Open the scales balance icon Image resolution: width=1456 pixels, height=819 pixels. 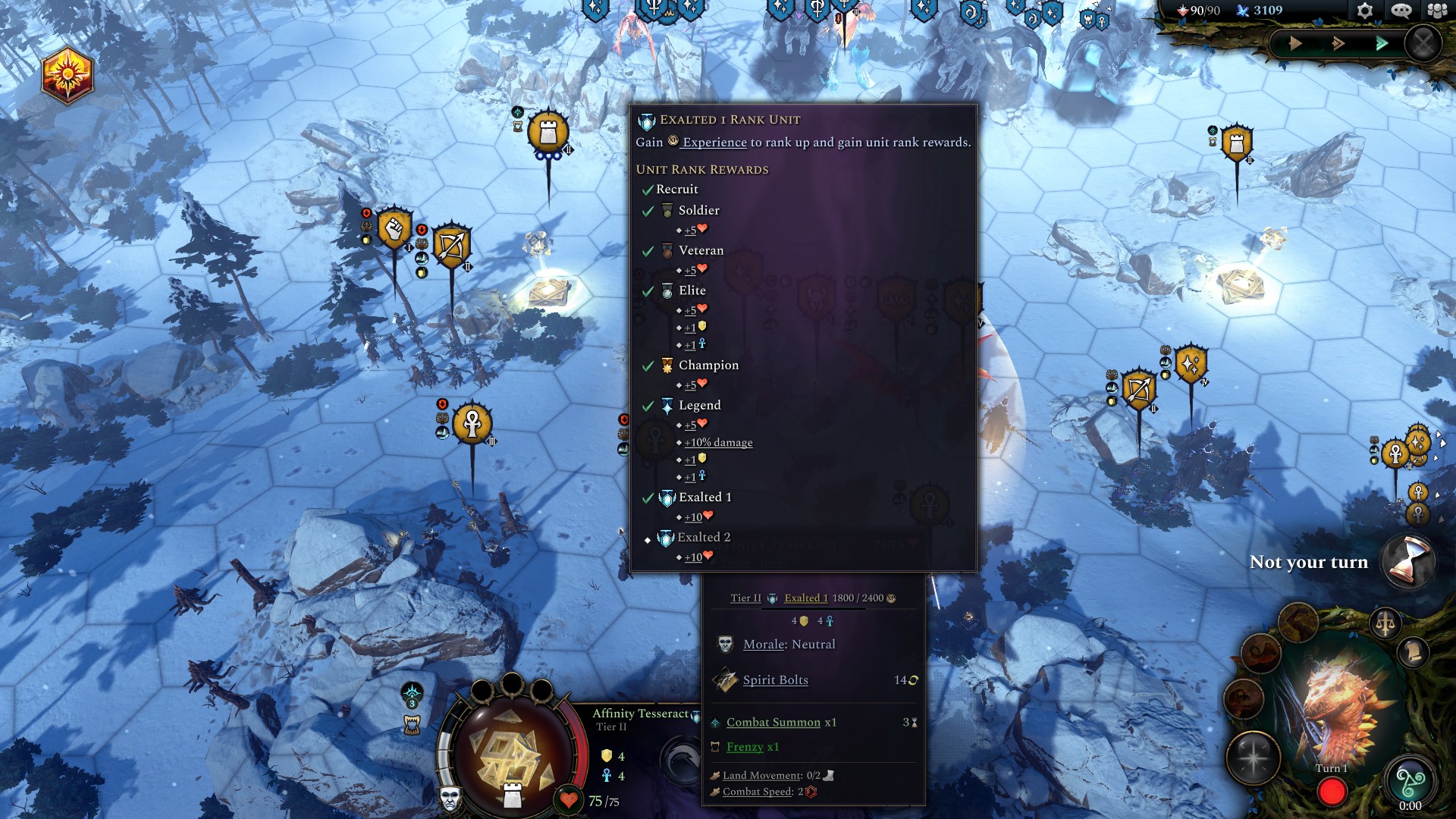(x=1385, y=624)
